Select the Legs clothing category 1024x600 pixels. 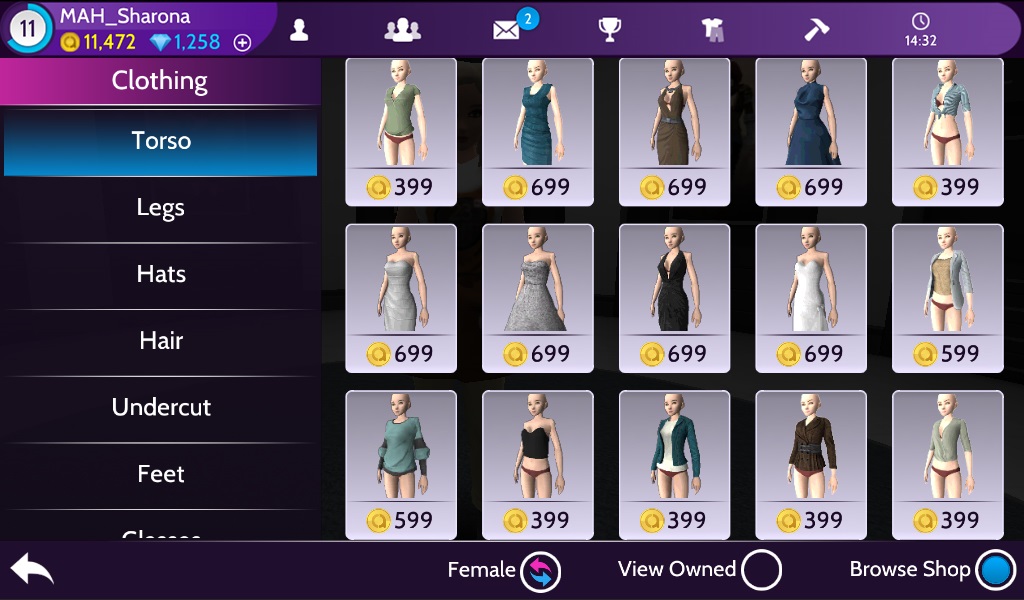[x=160, y=208]
